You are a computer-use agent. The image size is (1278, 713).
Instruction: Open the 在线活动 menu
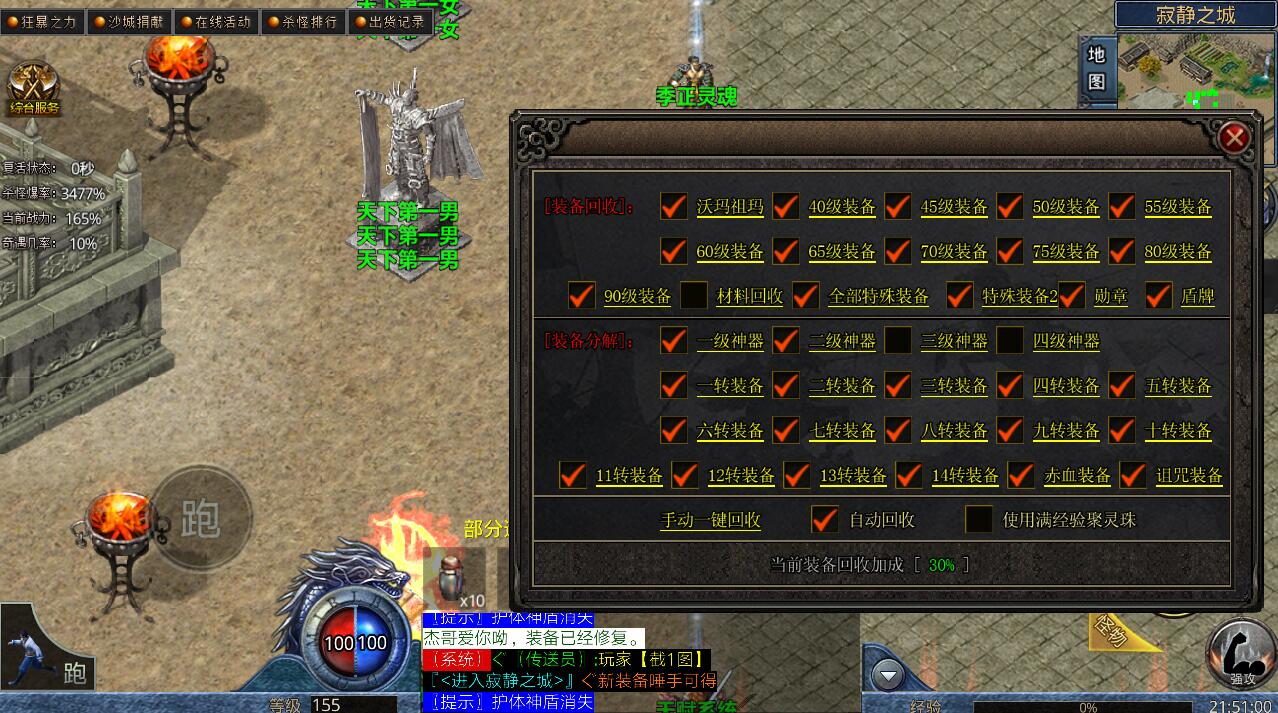point(216,21)
